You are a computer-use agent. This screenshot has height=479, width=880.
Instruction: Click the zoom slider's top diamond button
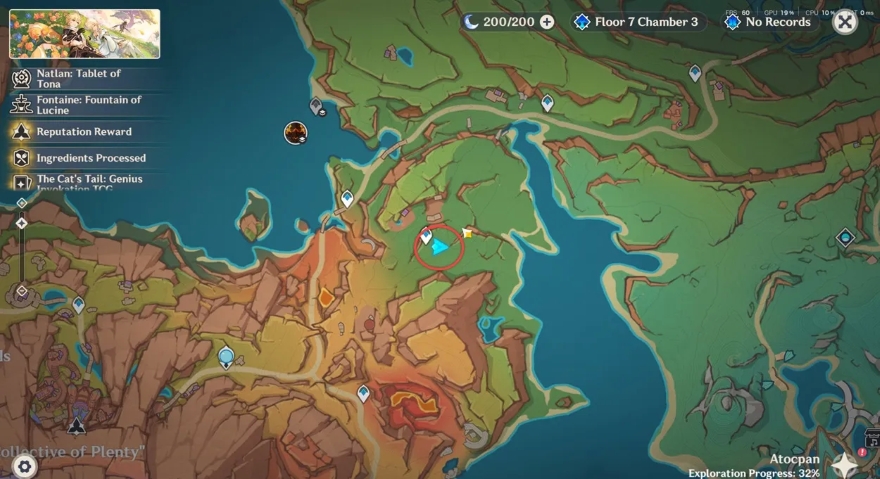click(22, 203)
